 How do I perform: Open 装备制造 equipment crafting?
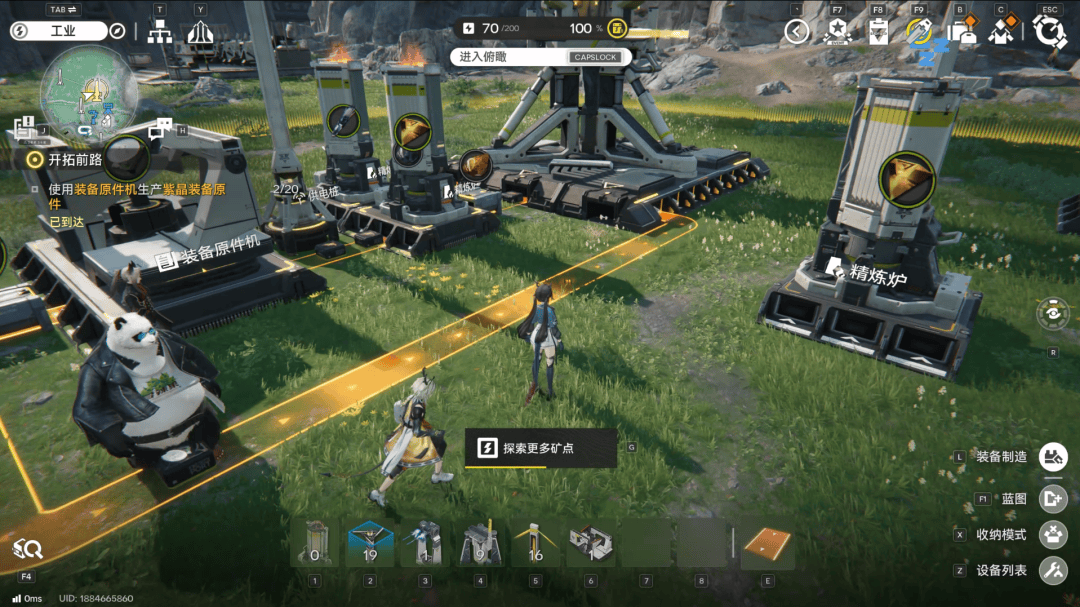pyautogui.click(x=1053, y=457)
